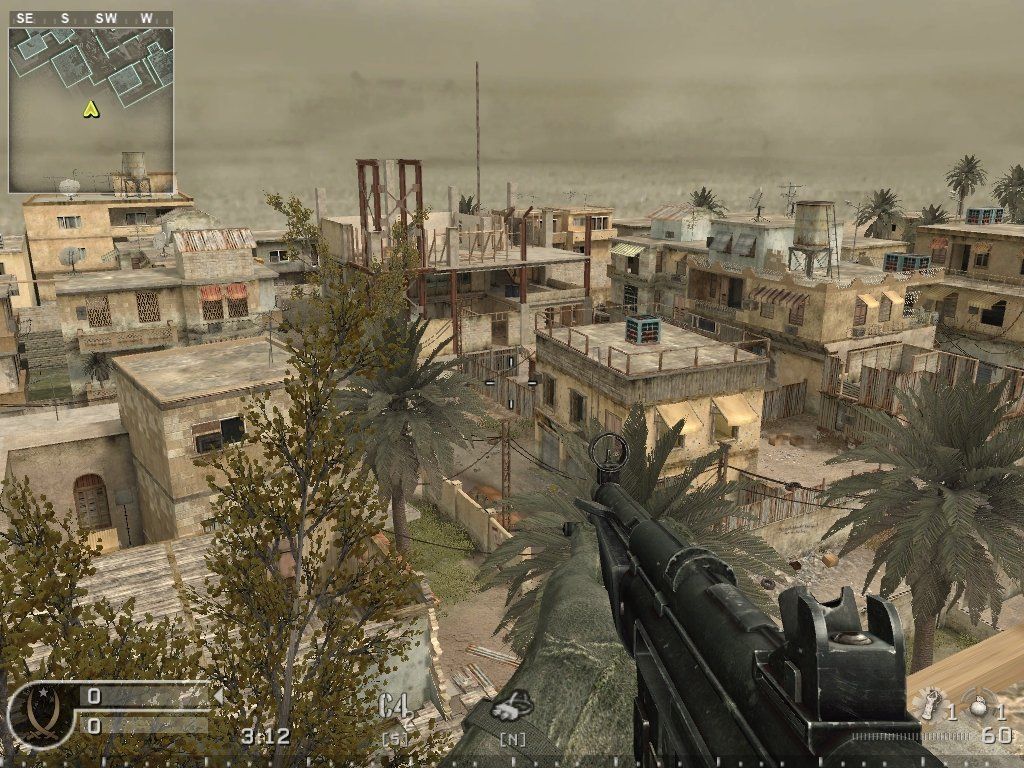Click the faction emblem with crossed swords
1024x768 pixels.
(39, 711)
